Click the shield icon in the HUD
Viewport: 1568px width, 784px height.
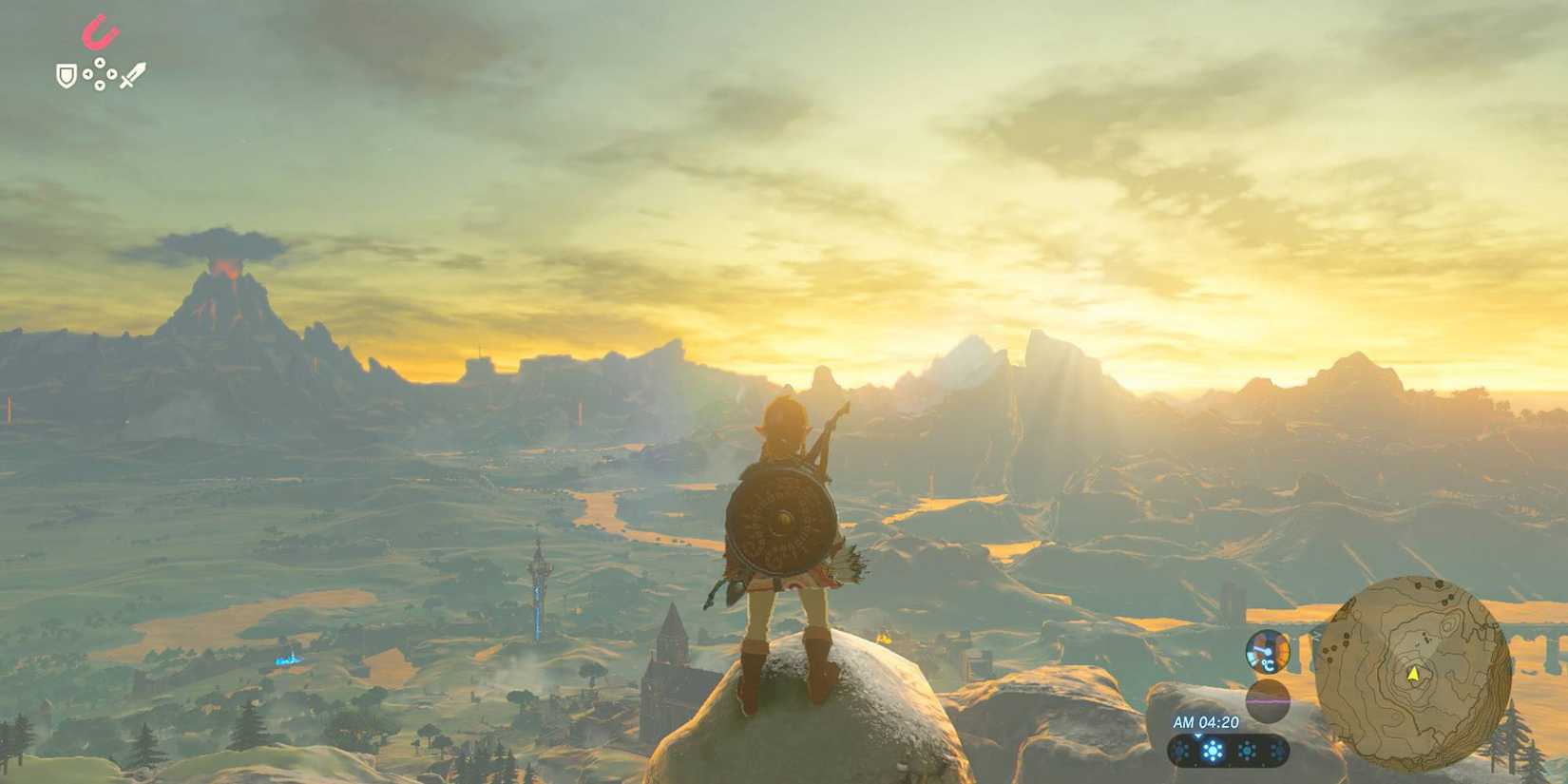point(66,76)
